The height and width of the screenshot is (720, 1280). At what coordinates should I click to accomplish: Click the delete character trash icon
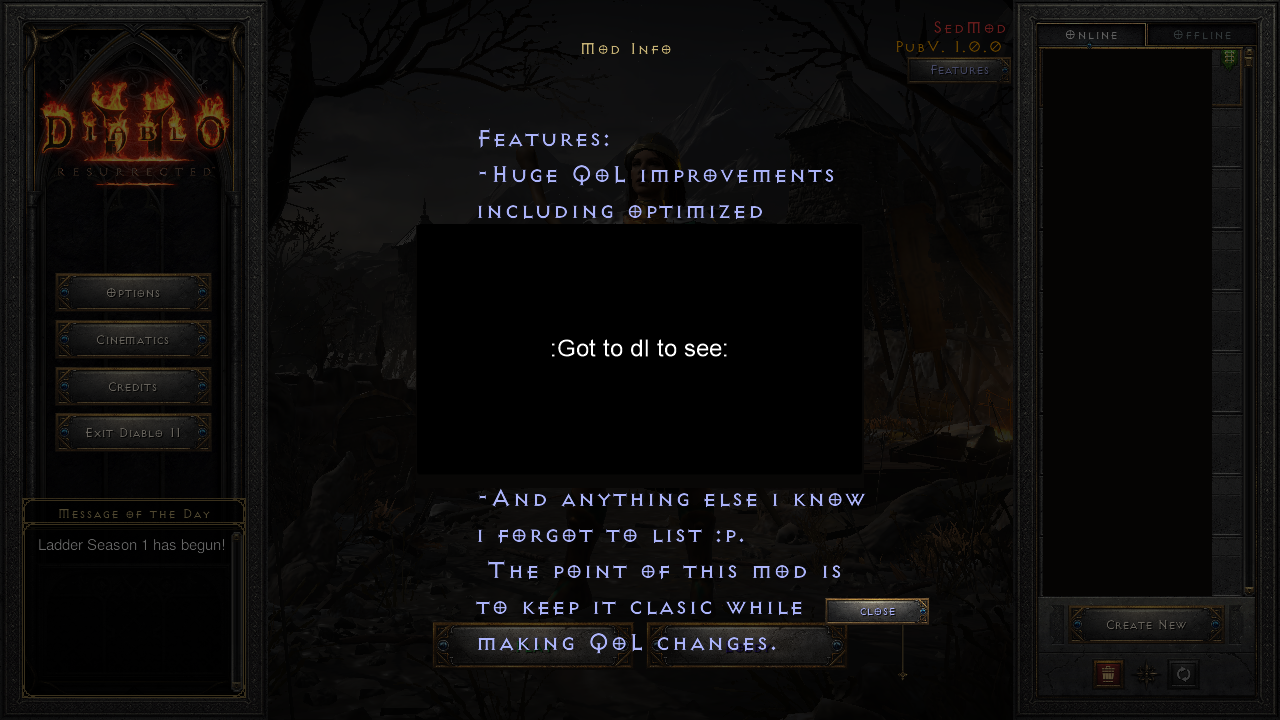click(1108, 674)
